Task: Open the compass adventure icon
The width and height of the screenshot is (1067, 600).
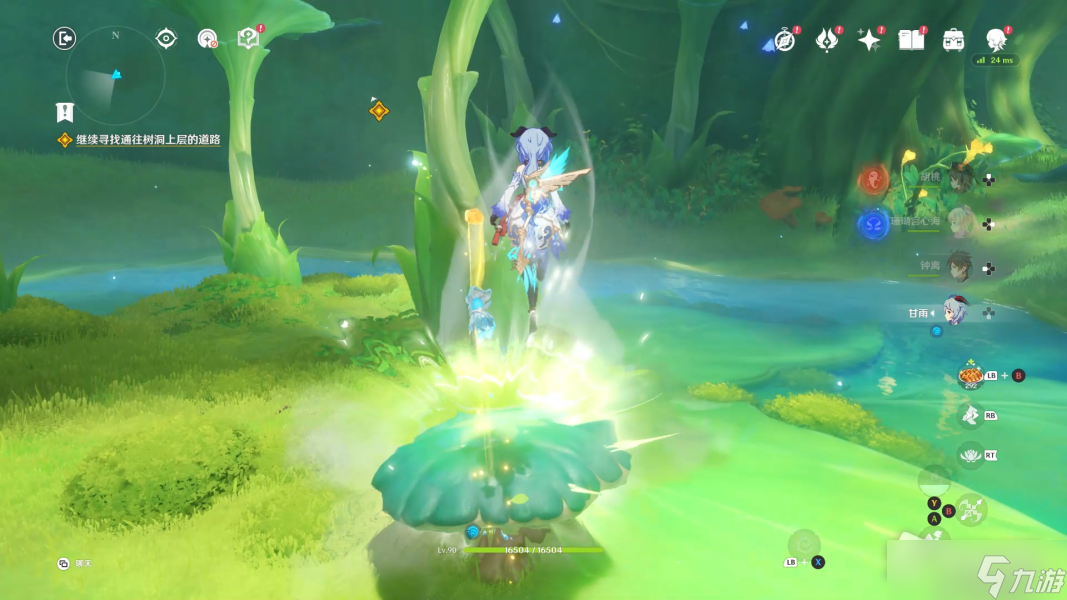Action: pyautogui.click(x=785, y=40)
